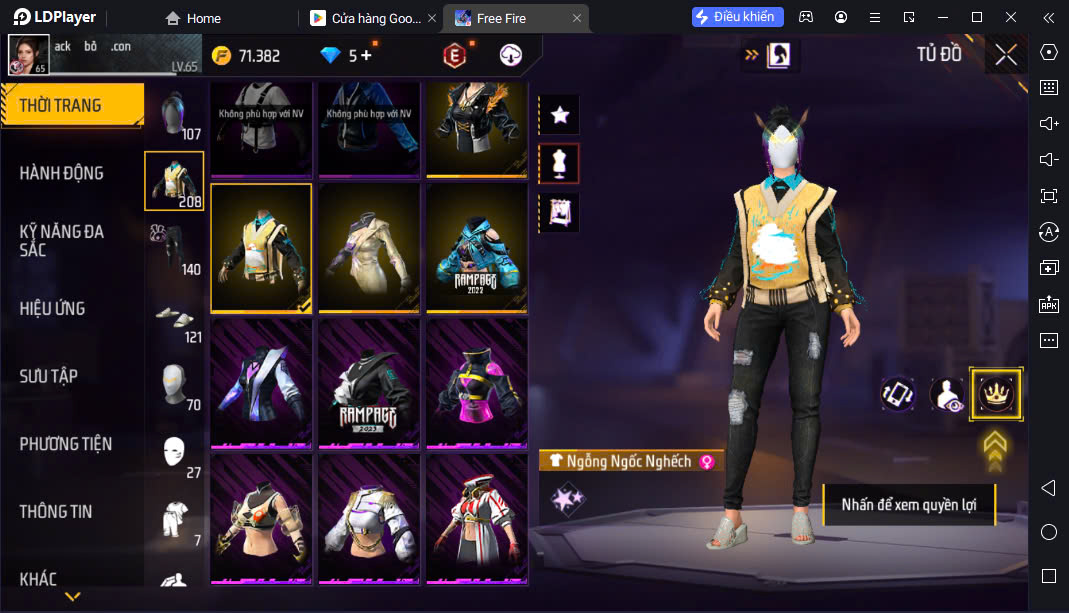Close the wardrobe with the X button
This screenshot has width=1069, height=613.
pos(1006,55)
